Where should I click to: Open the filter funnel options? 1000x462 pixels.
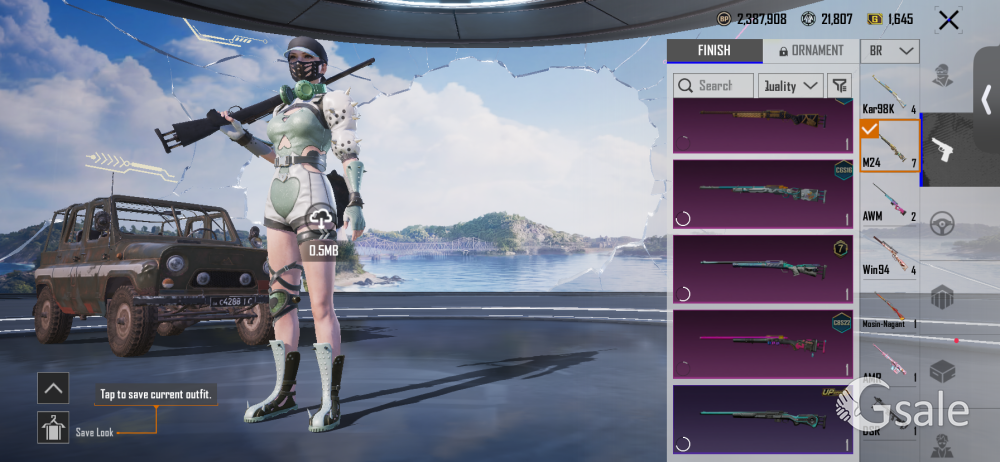(840, 86)
